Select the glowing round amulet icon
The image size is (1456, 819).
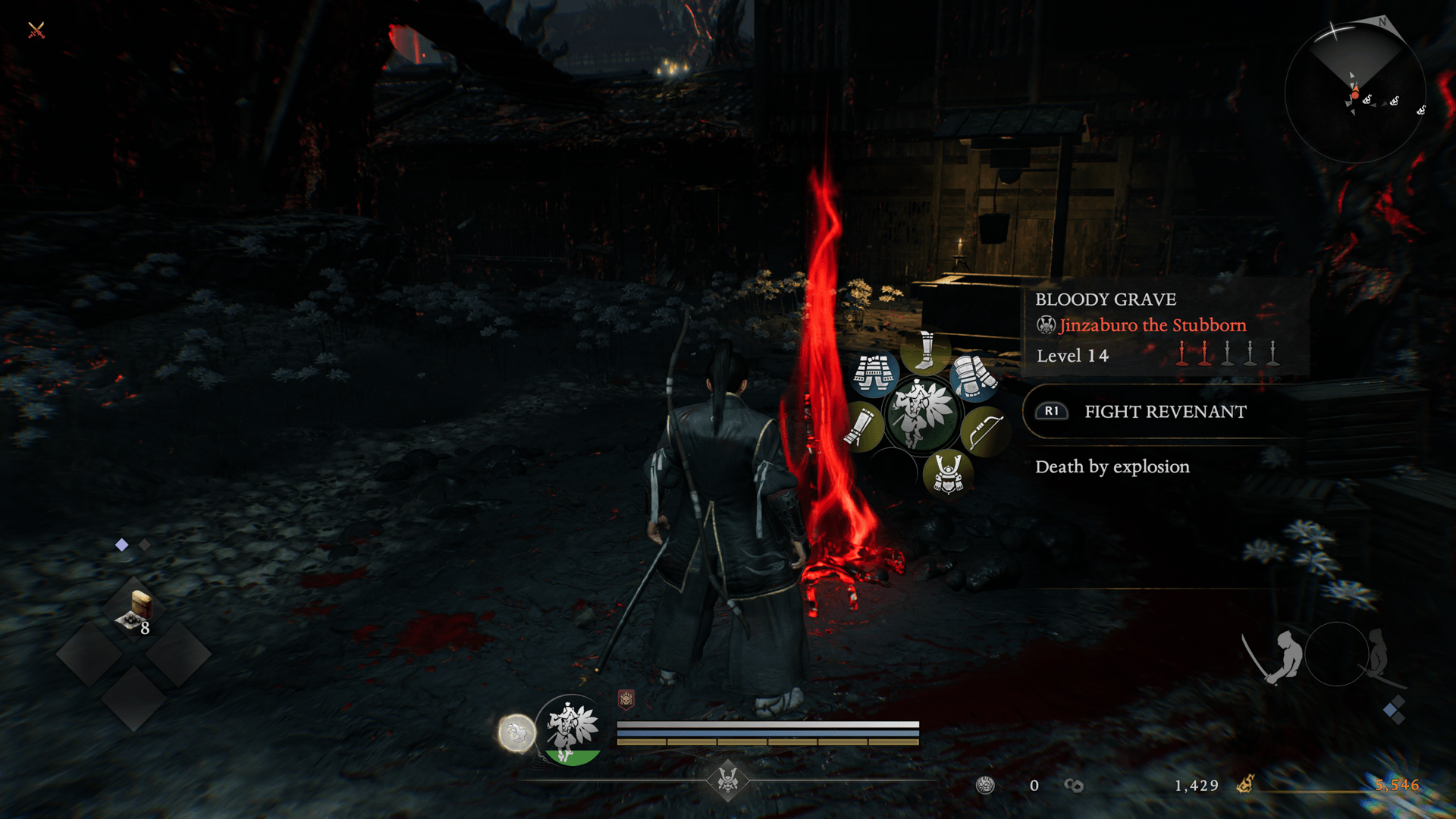516,733
